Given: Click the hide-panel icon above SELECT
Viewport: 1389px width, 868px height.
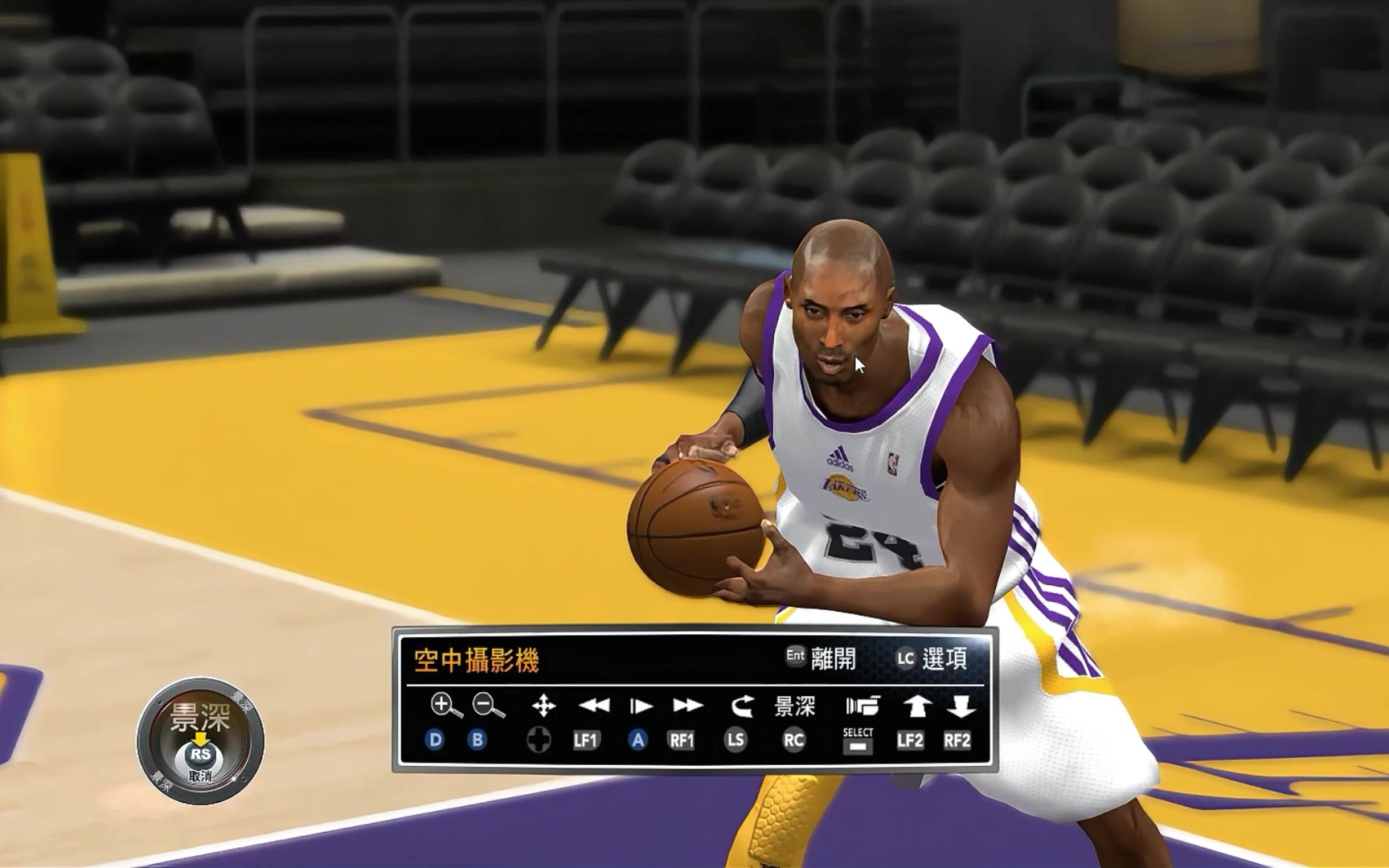Looking at the screenshot, I should point(862,706).
